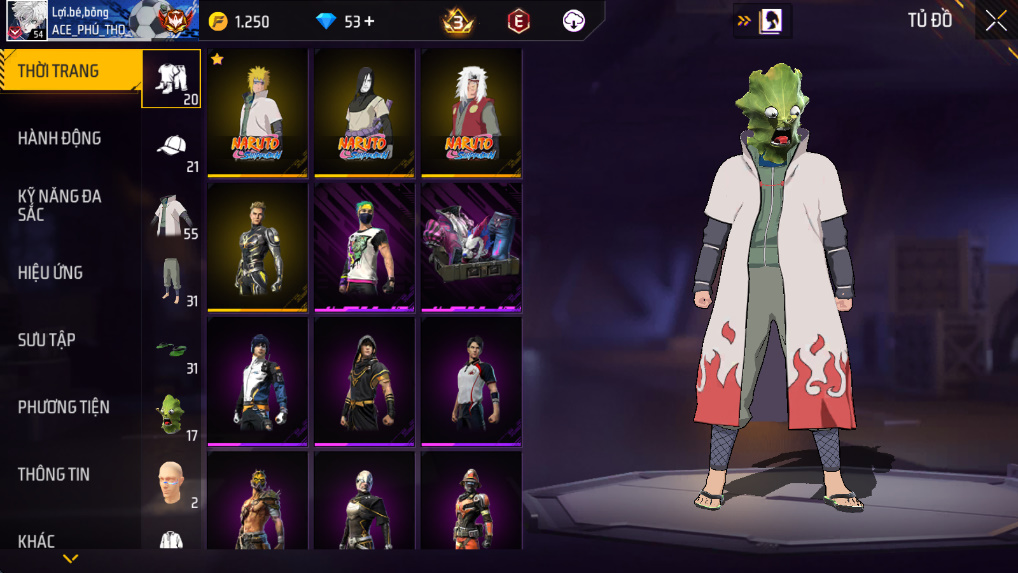Close the wardrobe with the X button
Image resolution: width=1018 pixels, height=573 pixels.
coord(995,21)
